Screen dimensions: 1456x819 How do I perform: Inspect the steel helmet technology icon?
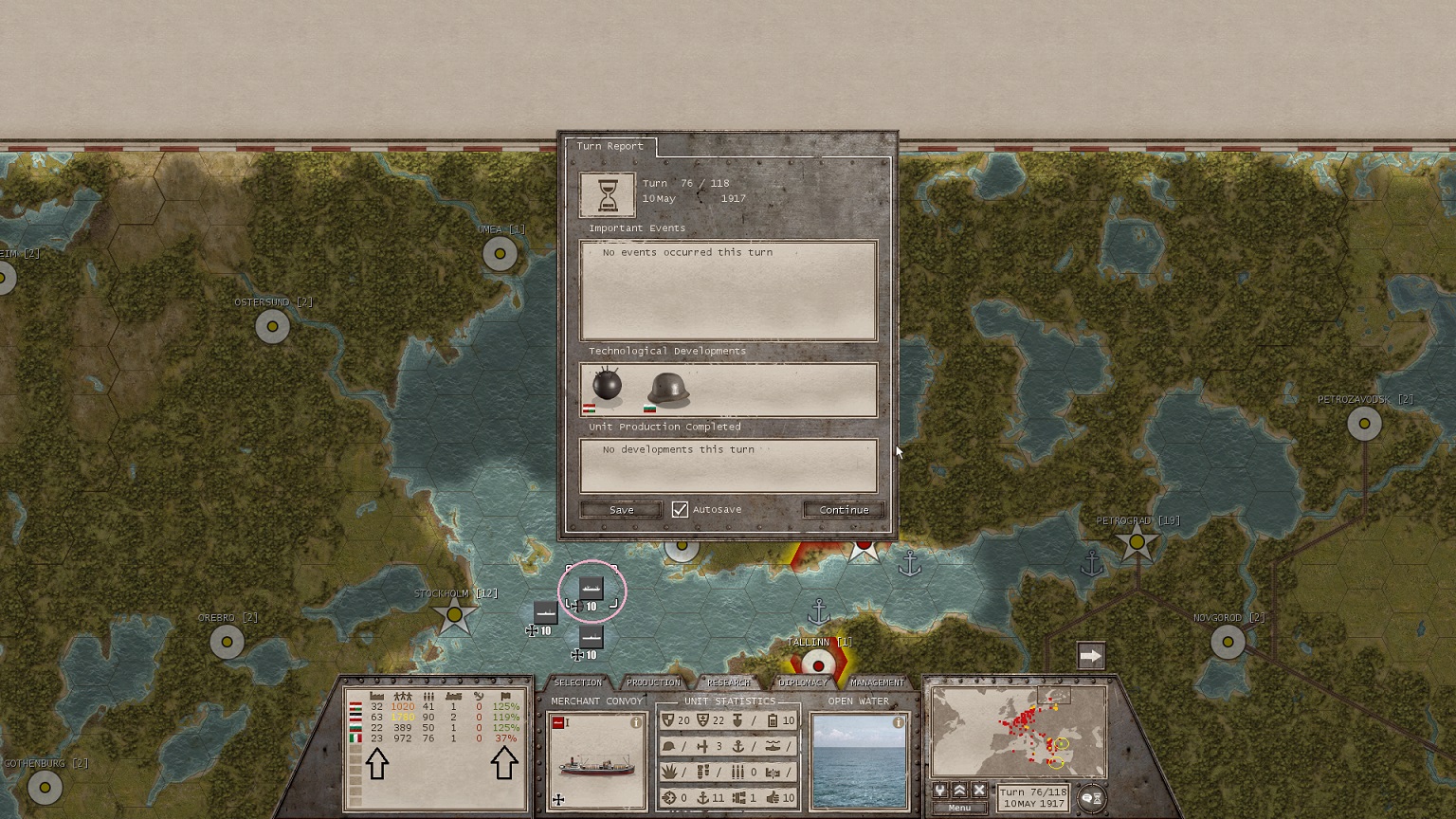point(667,388)
